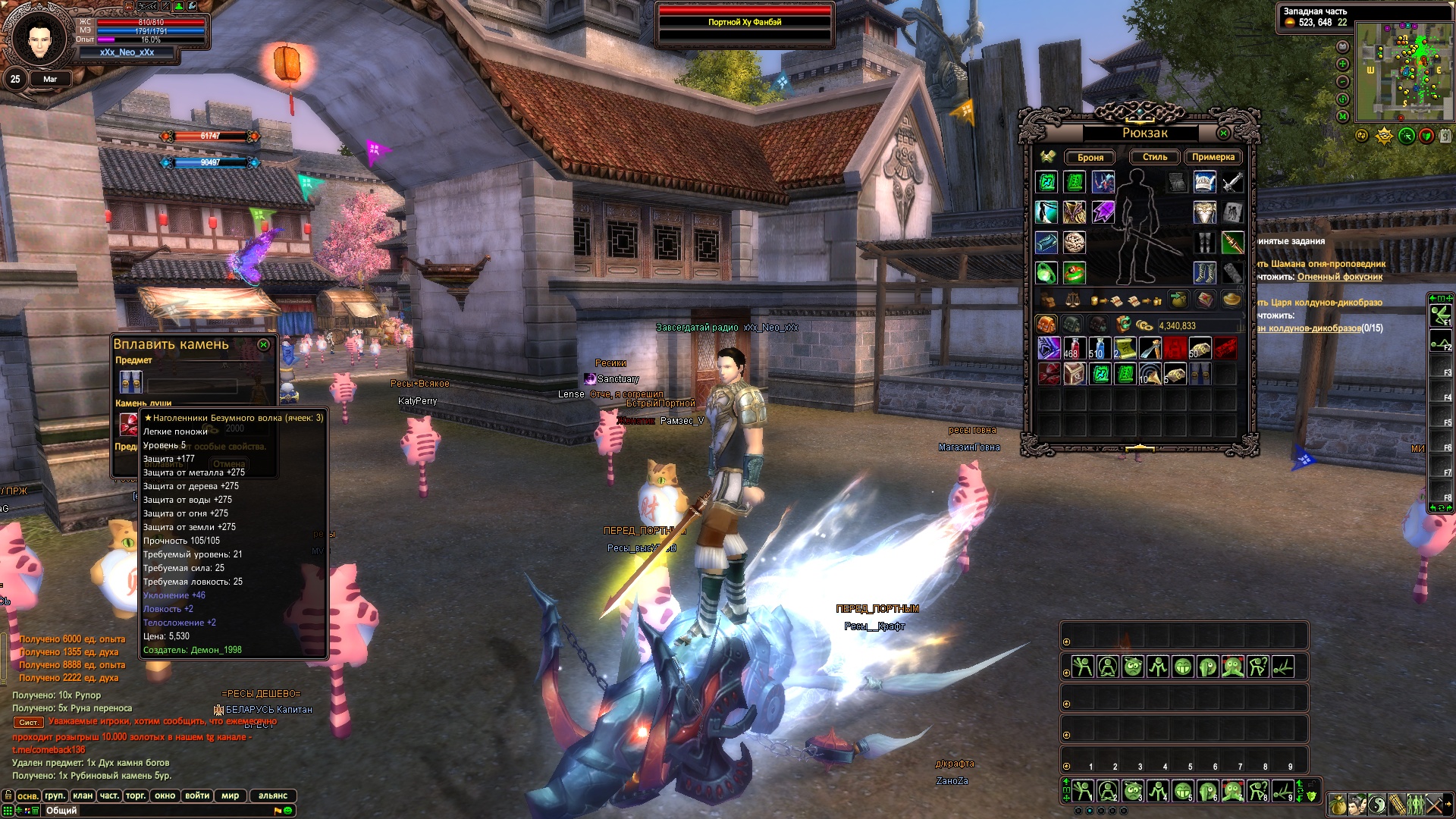Use the grinning face emote in slot 5
Image resolution: width=1456 pixels, height=819 pixels.
pyautogui.click(x=1182, y=791)
